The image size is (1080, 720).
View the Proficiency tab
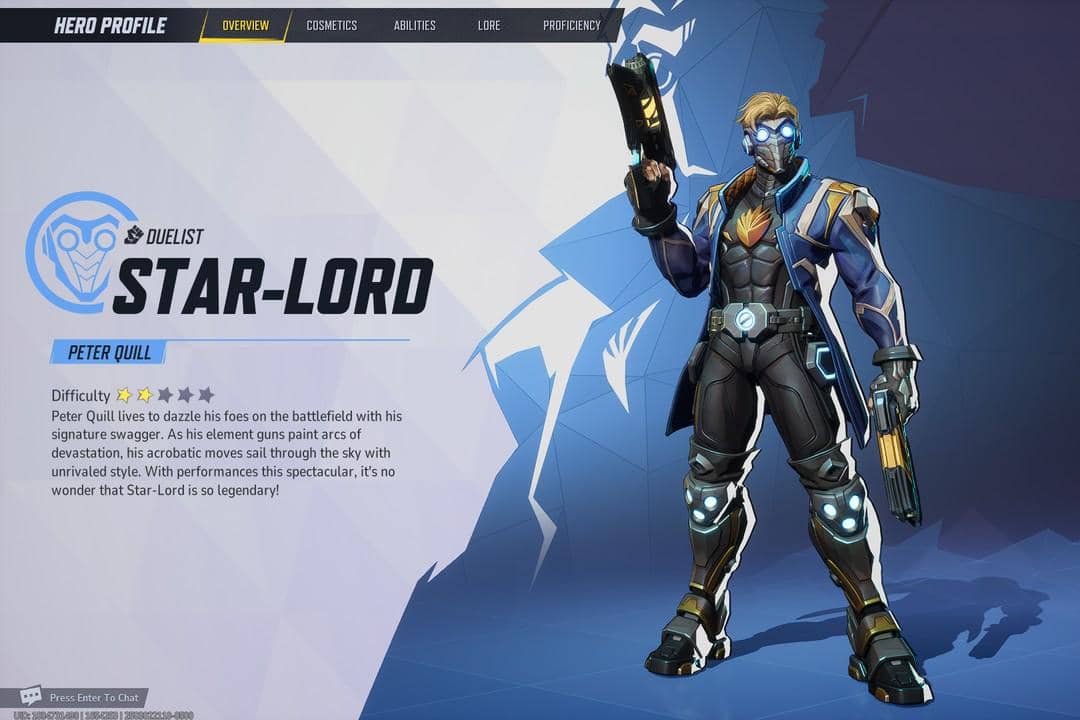(x=571, y=25)
